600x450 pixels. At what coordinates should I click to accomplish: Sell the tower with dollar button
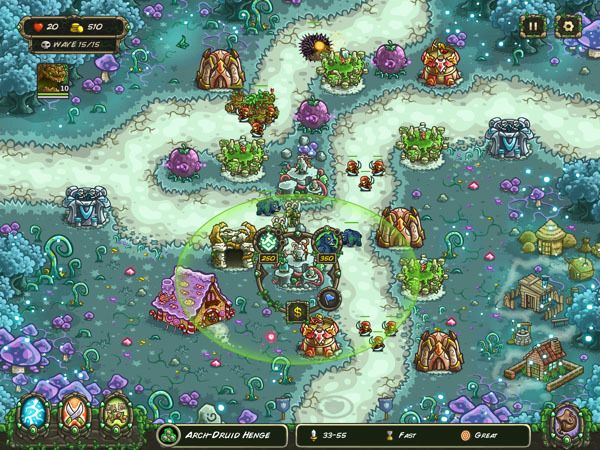click(298, 312)
